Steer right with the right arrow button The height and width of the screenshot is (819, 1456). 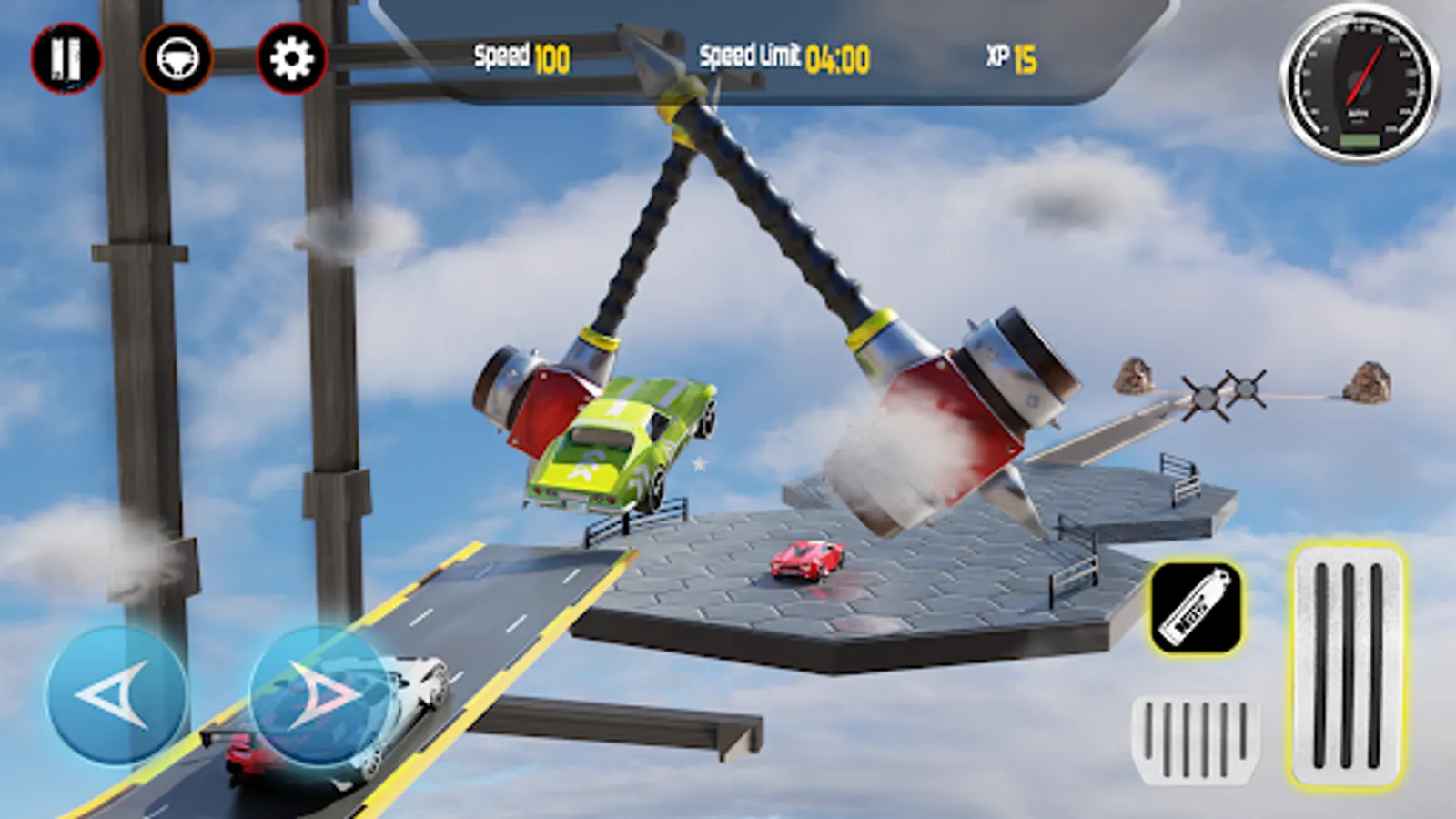[320, 695]
